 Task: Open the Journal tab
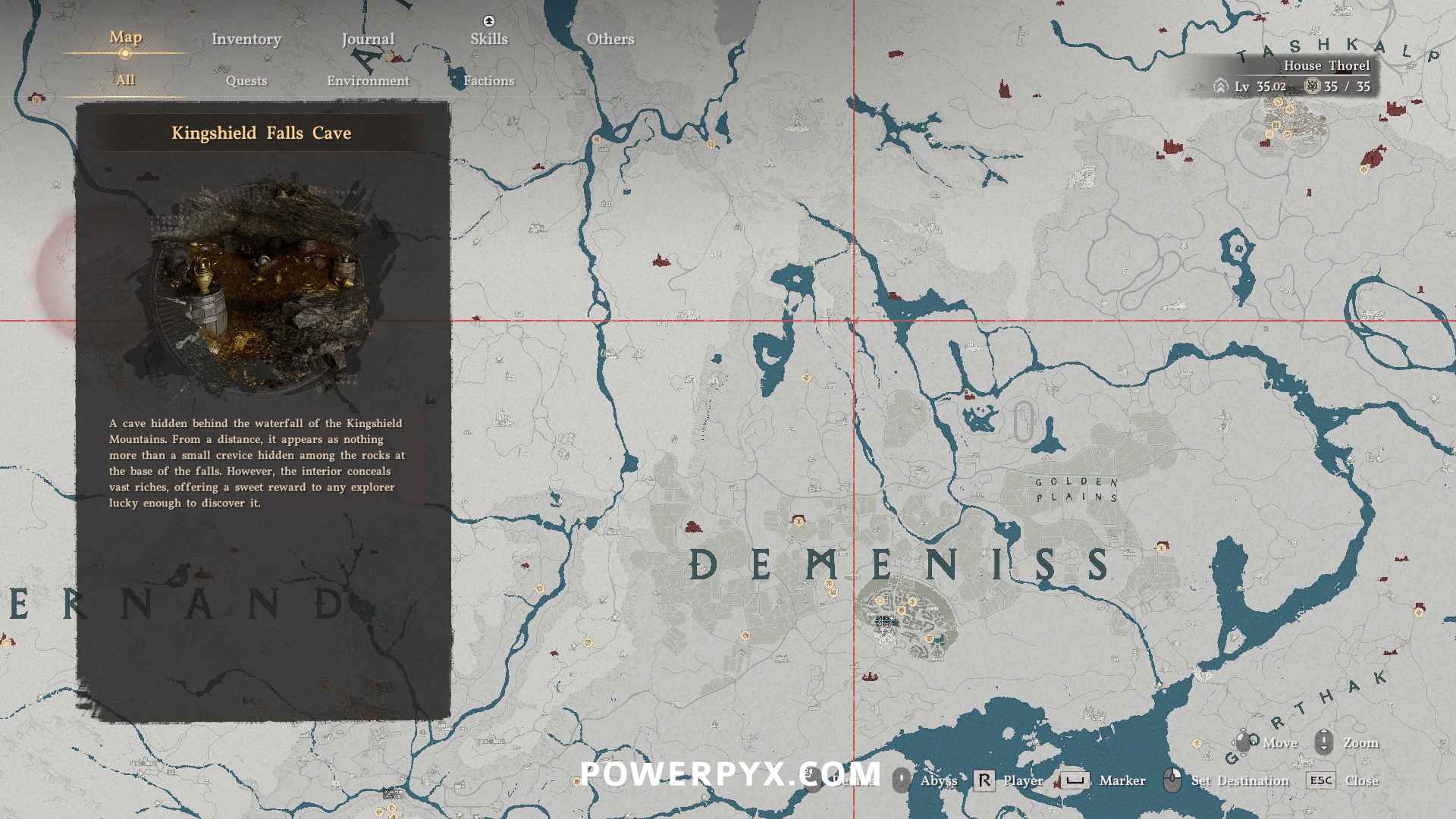pos(368,39)
